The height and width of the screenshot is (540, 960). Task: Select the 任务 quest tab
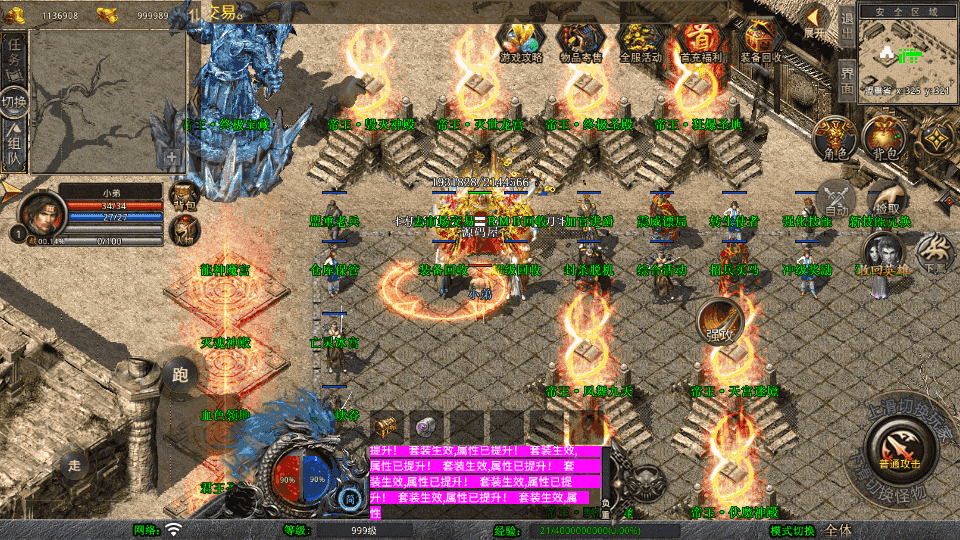click(x=15, y=55)
